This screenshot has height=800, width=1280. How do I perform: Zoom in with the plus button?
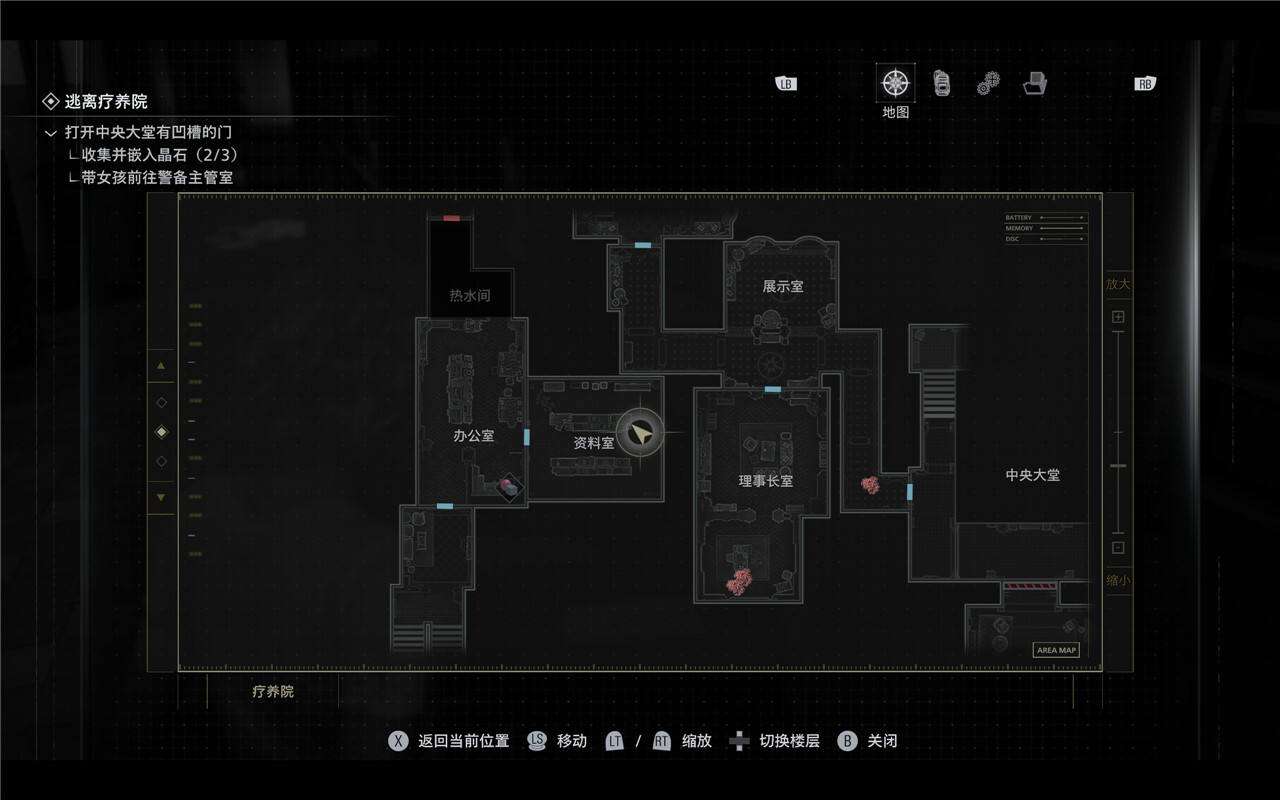point(1118,317)
